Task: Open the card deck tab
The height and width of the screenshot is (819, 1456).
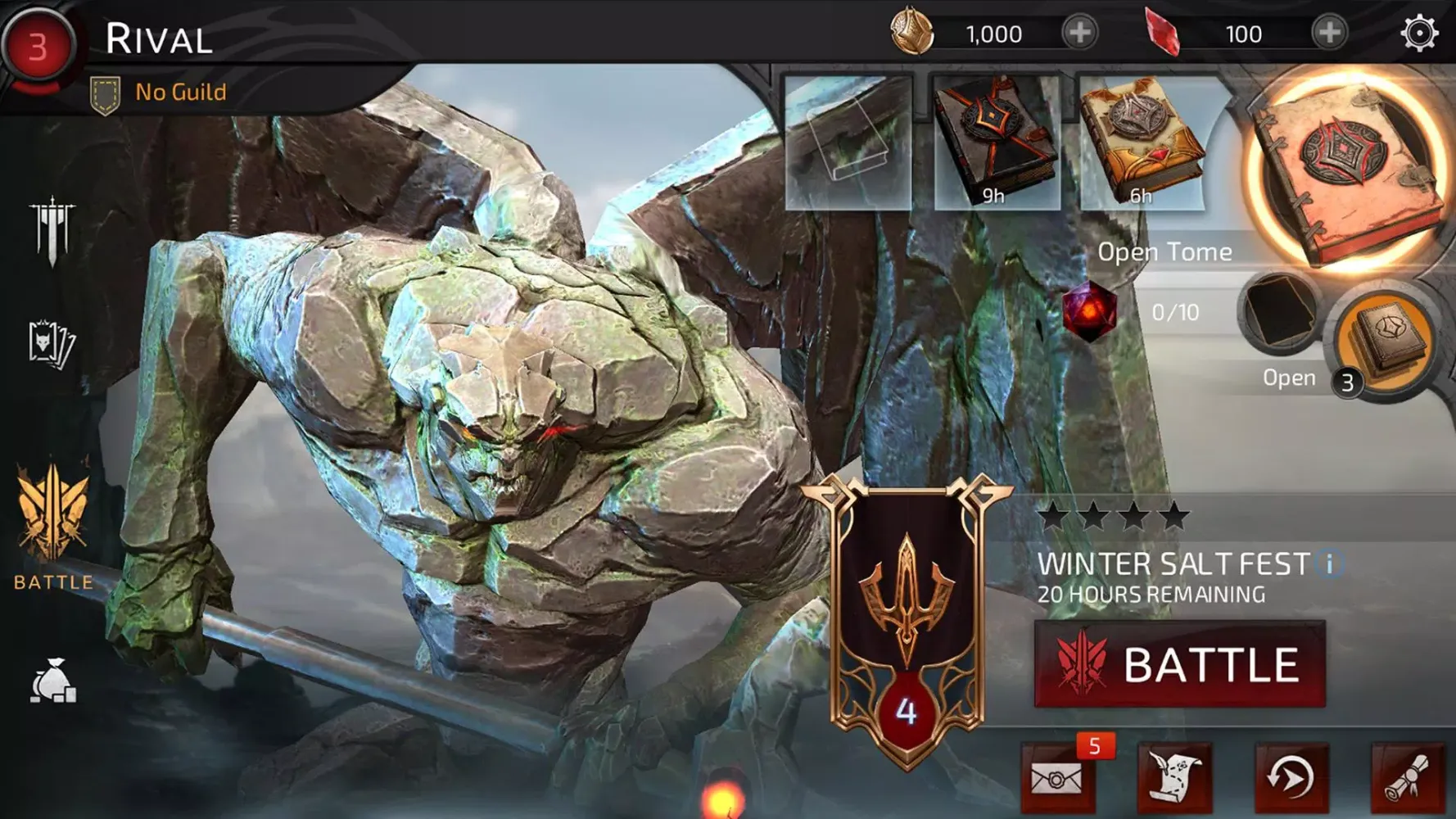Action: pyautogui.click(x=52, y=345)
